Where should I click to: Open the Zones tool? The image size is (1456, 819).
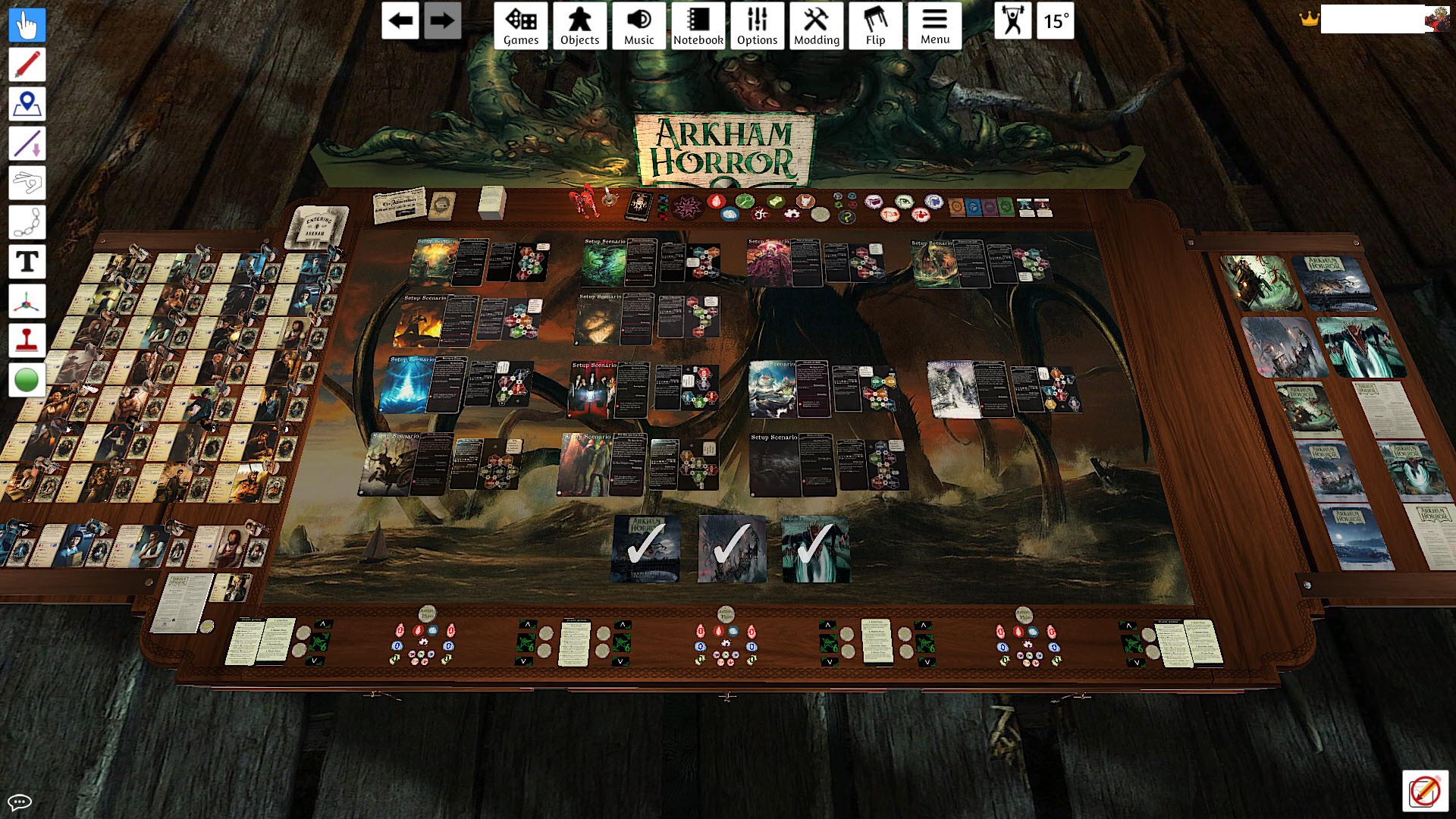tap(27, 104)
